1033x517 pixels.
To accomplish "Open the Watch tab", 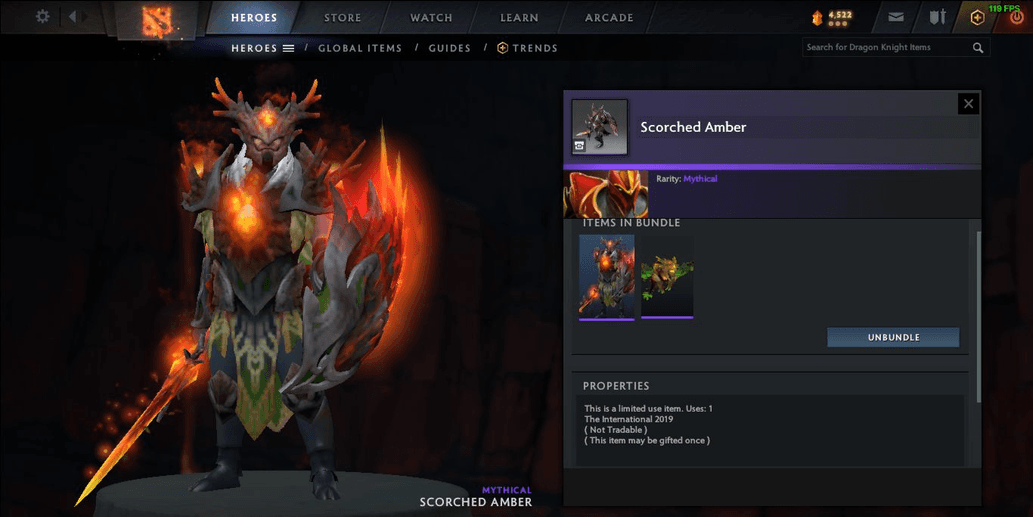I will (431, 18).
